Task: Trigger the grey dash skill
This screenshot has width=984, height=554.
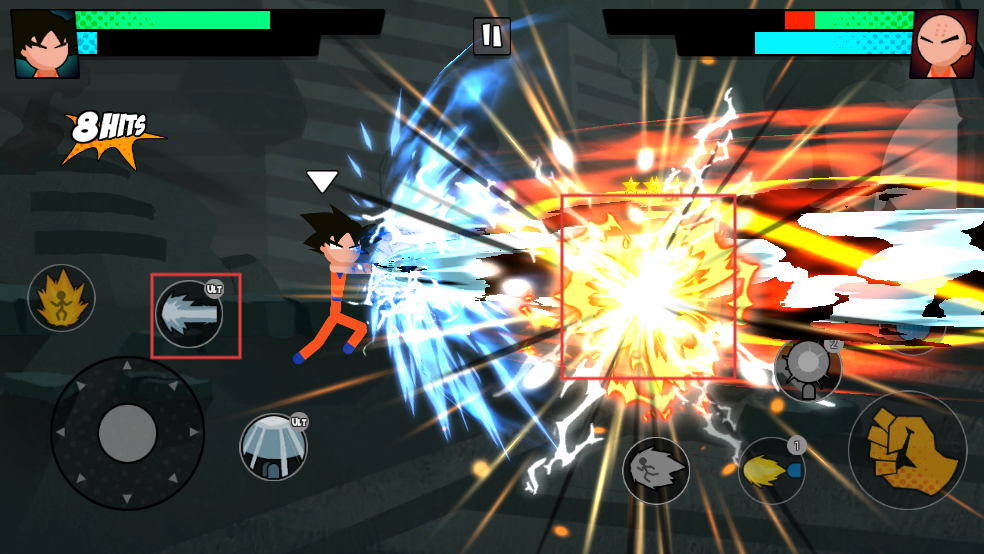Action: (656, 470)
